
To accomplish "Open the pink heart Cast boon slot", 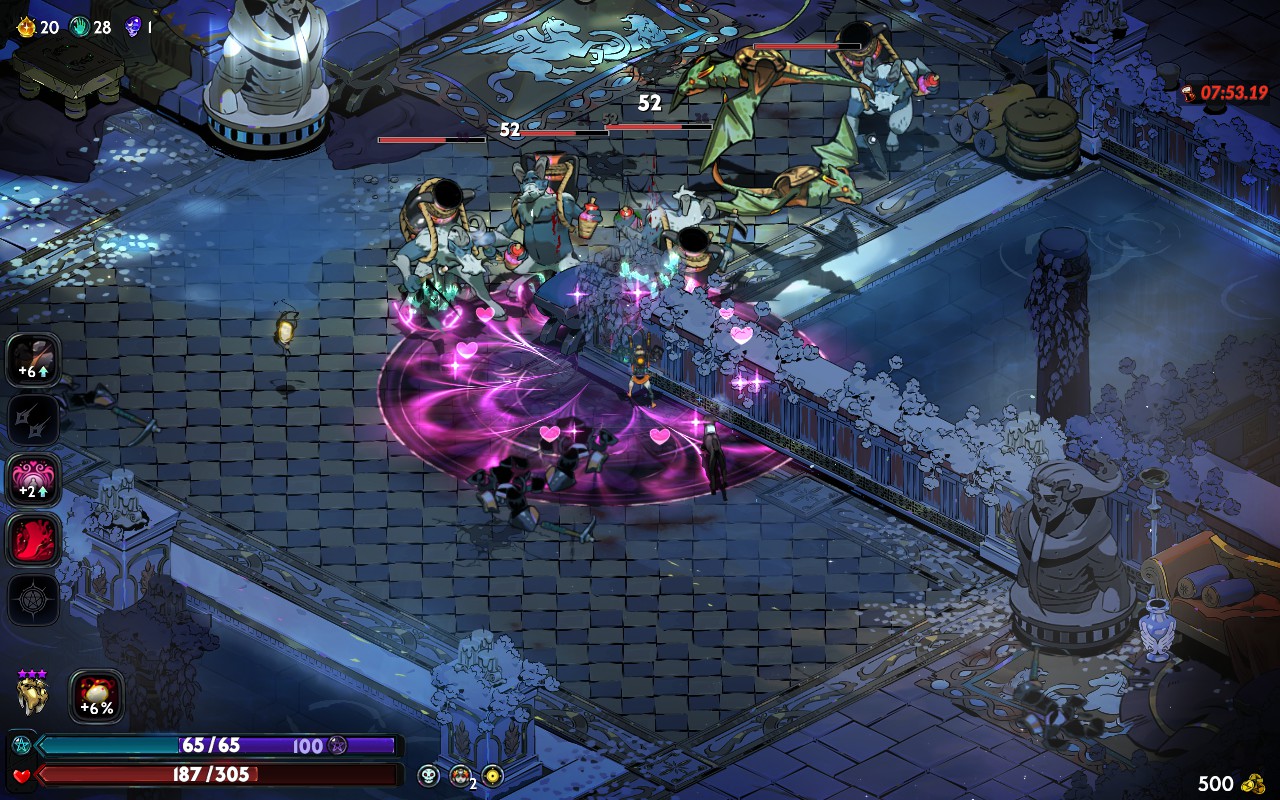I will coord(34,479).
